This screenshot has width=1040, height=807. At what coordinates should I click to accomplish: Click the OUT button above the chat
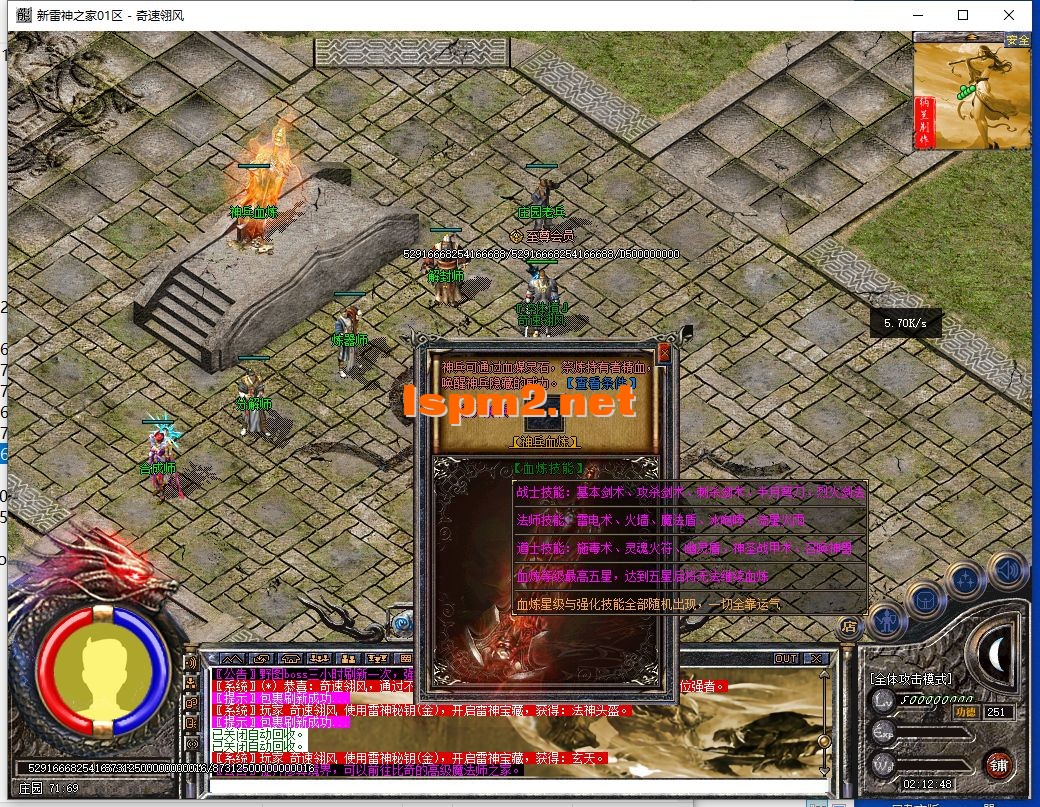tap(786, 658)
